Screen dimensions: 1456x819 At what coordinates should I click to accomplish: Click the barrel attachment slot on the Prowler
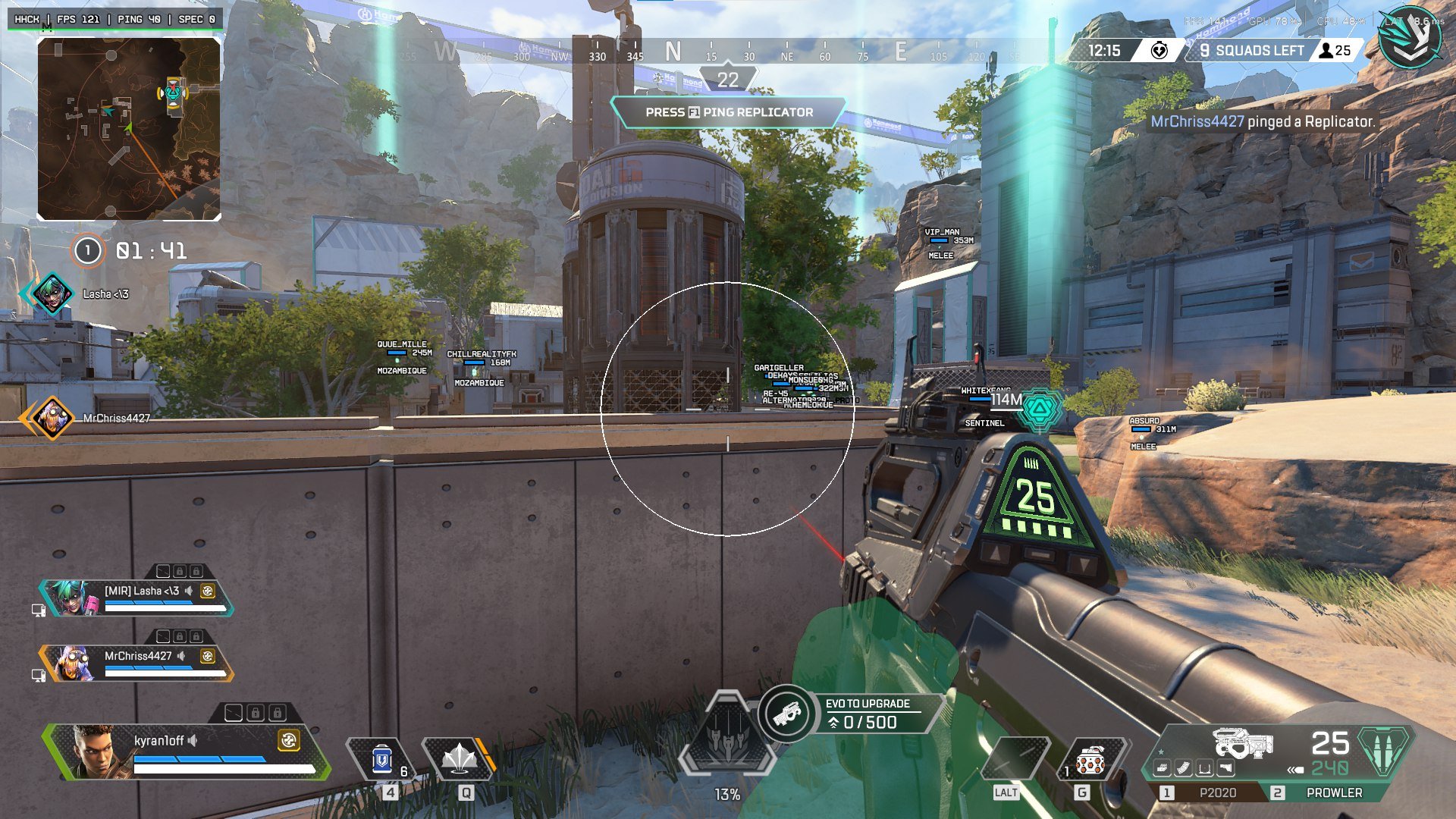1162,767
